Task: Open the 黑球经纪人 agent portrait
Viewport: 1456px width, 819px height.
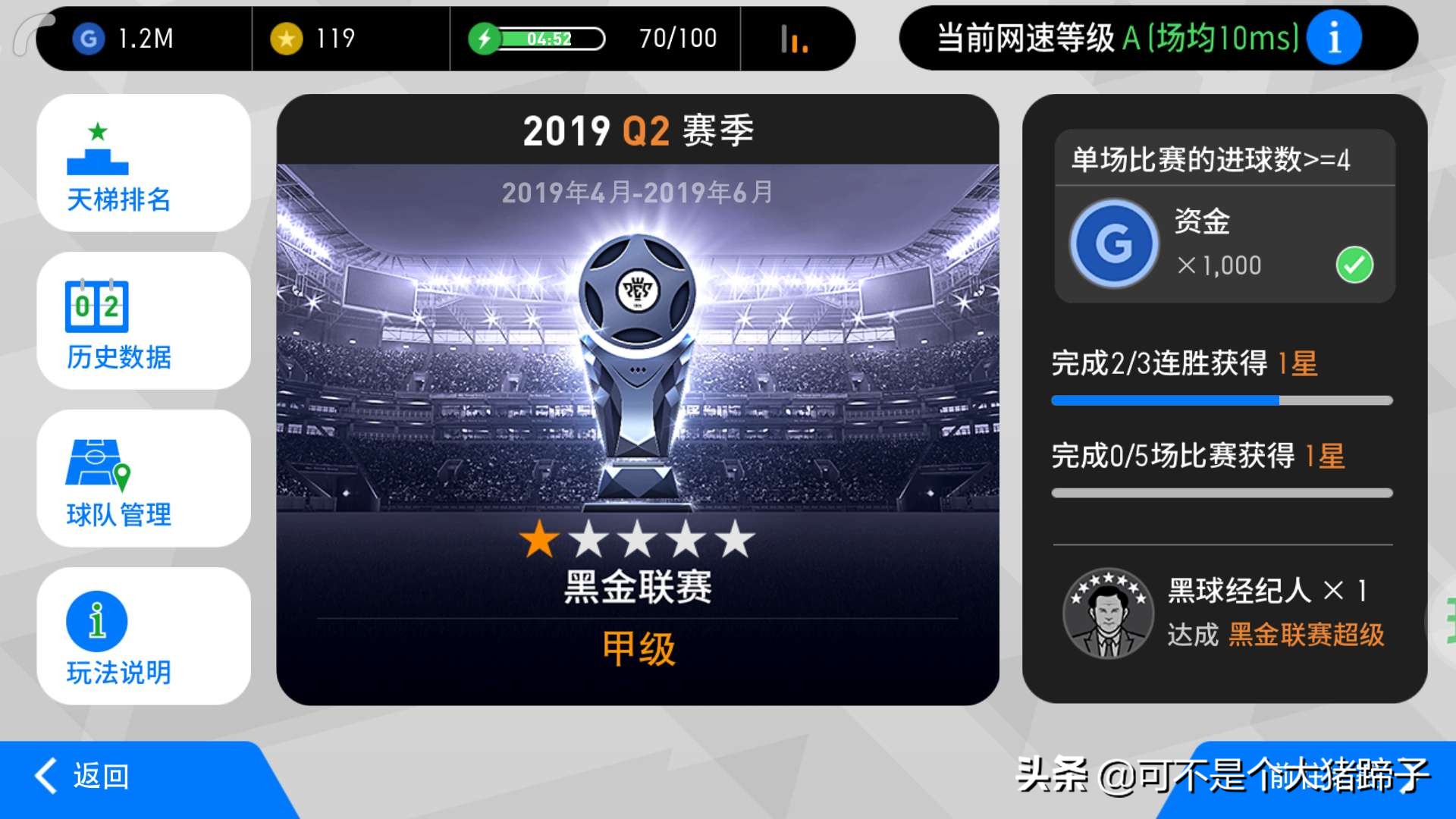Action: (1108, 613)
